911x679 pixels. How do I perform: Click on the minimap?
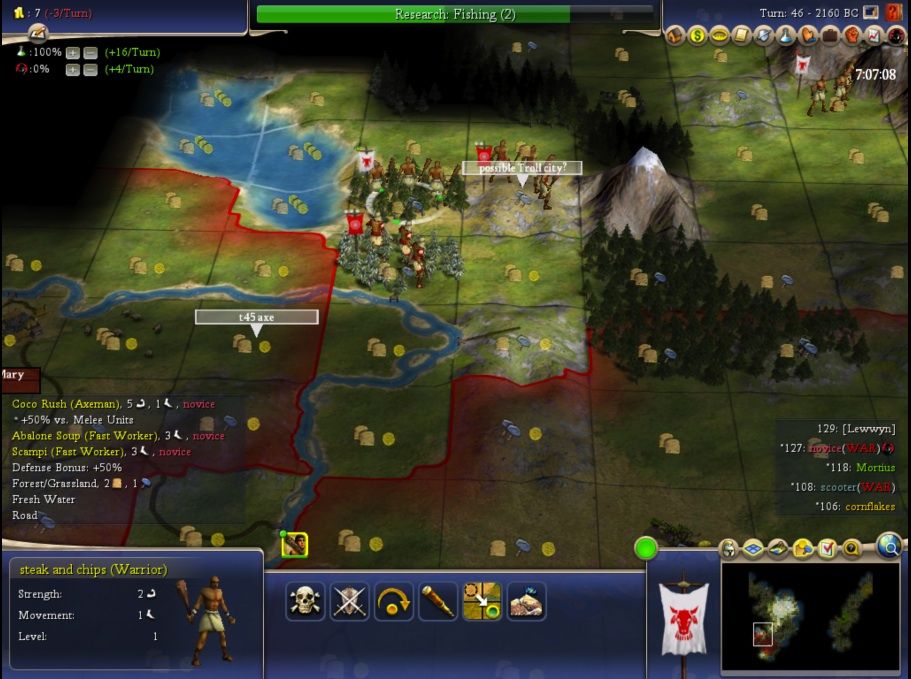(811, 618)
